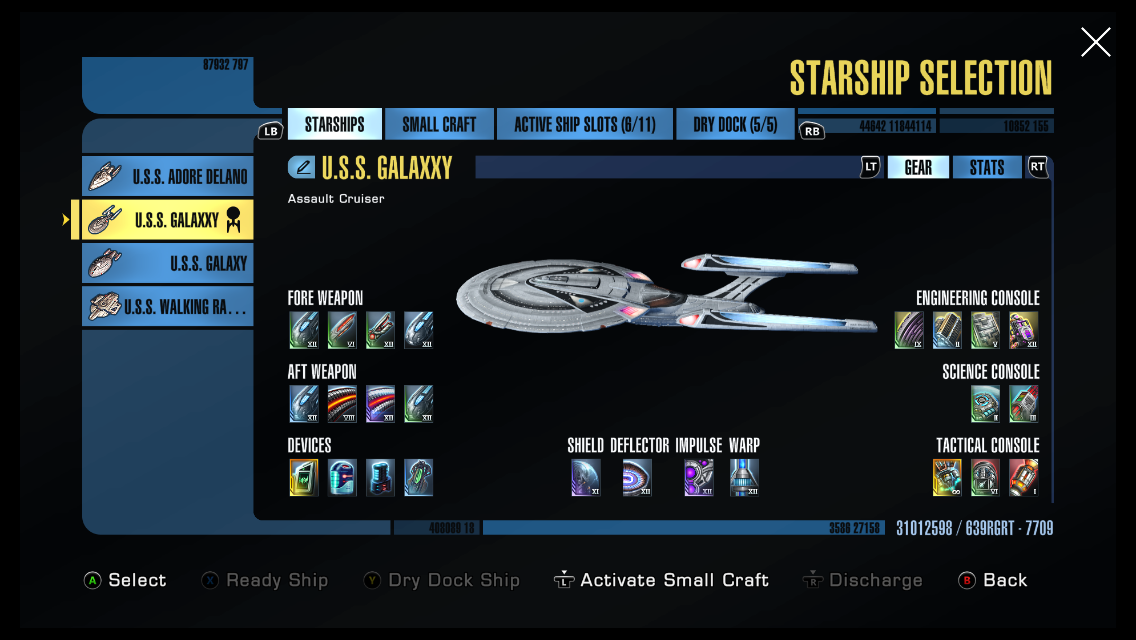Select the Starships tab
Screen dimensions: 1136x640
pos(334,124)
